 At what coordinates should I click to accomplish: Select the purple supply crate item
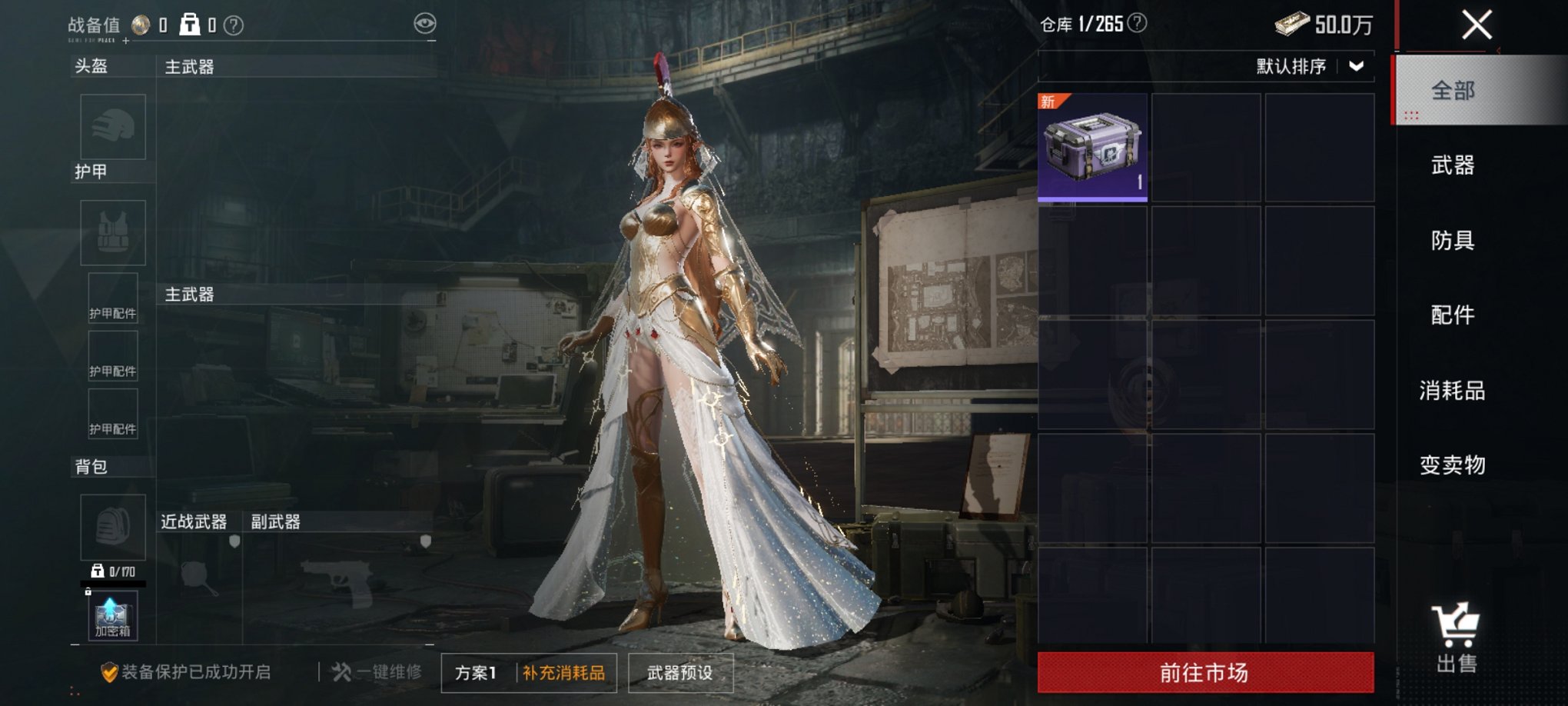click(x=1092, y=148)
